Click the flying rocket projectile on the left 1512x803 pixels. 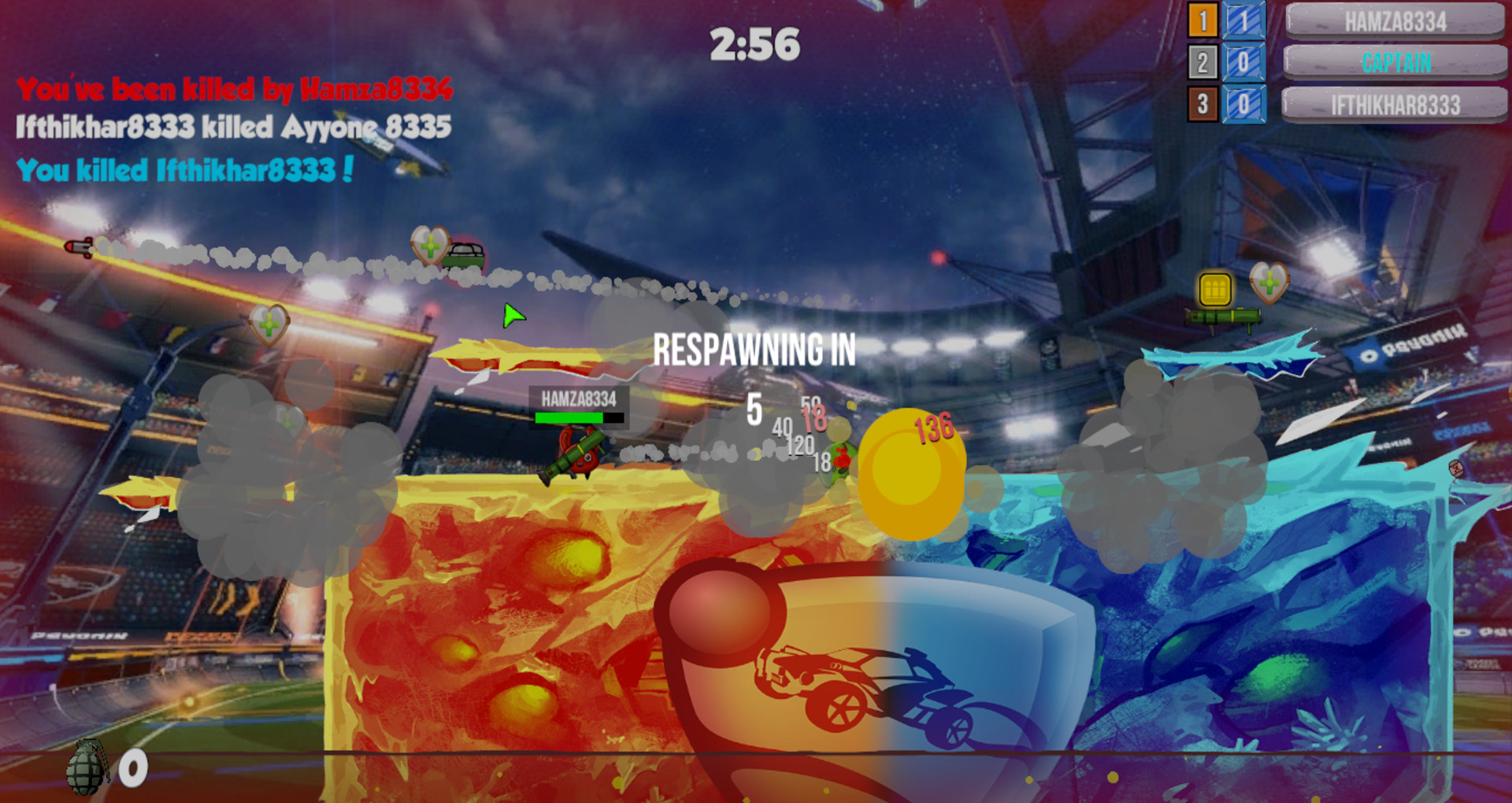(x=79, y=246)
